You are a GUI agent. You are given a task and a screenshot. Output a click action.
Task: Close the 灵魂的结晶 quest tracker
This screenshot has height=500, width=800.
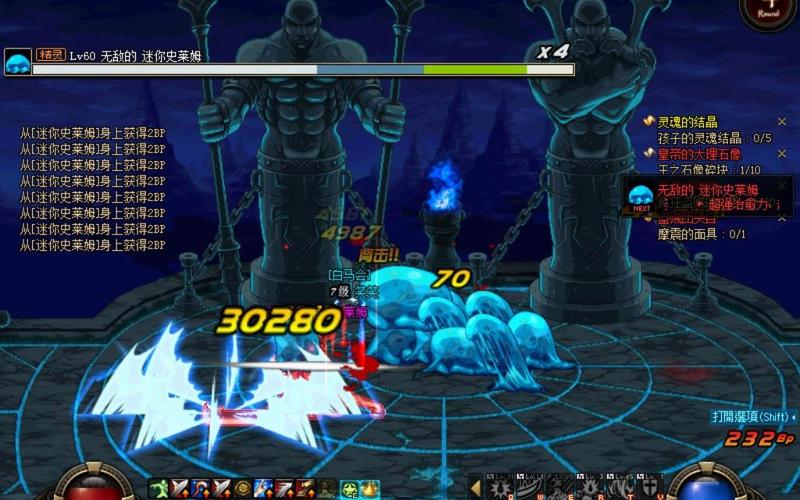pyautogui.click(x=782, y=122)
